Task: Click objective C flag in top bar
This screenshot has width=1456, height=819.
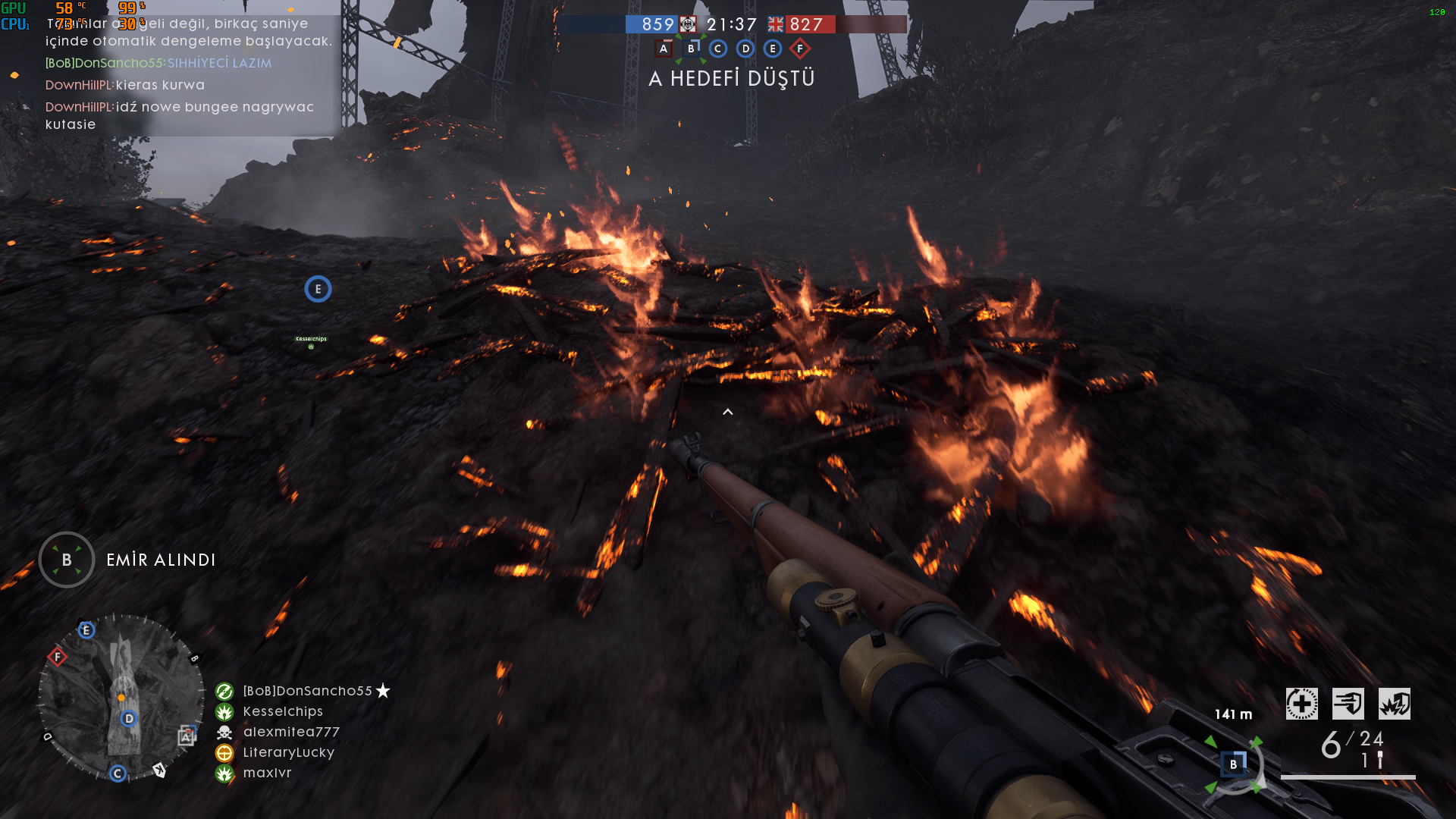Action: coord(718,49)
